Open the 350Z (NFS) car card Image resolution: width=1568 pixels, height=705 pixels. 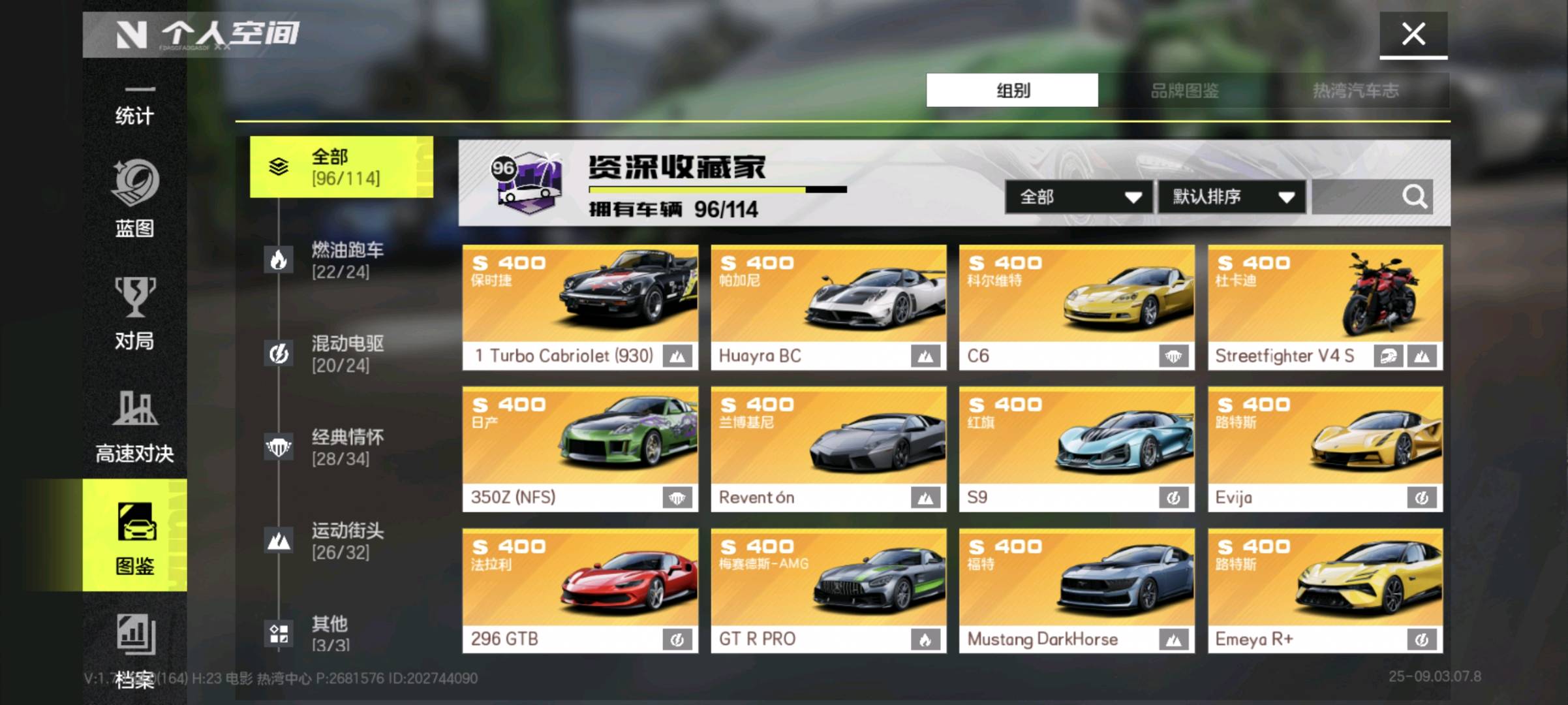point(580,448)
